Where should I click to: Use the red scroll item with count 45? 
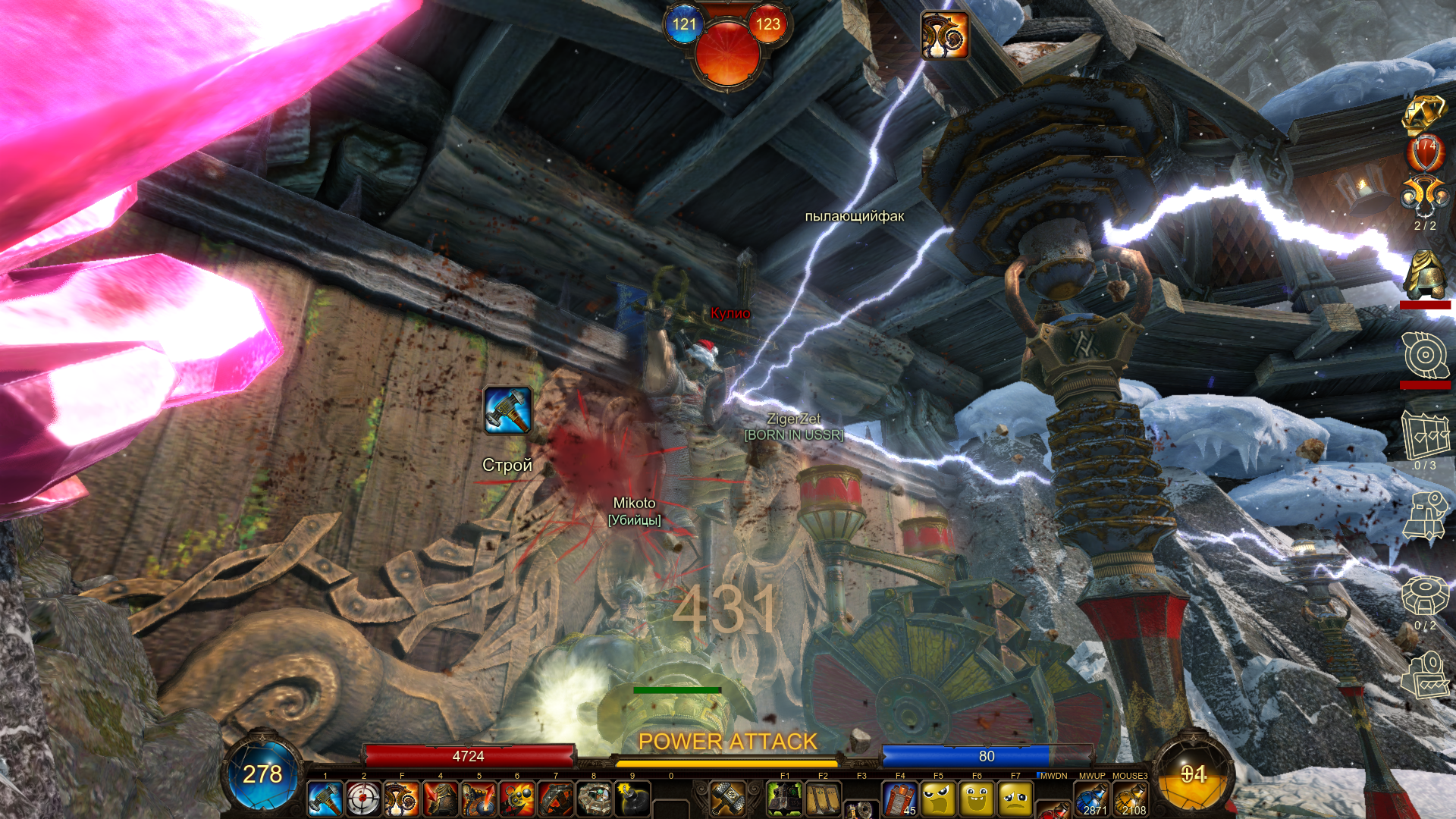(900, 799)
